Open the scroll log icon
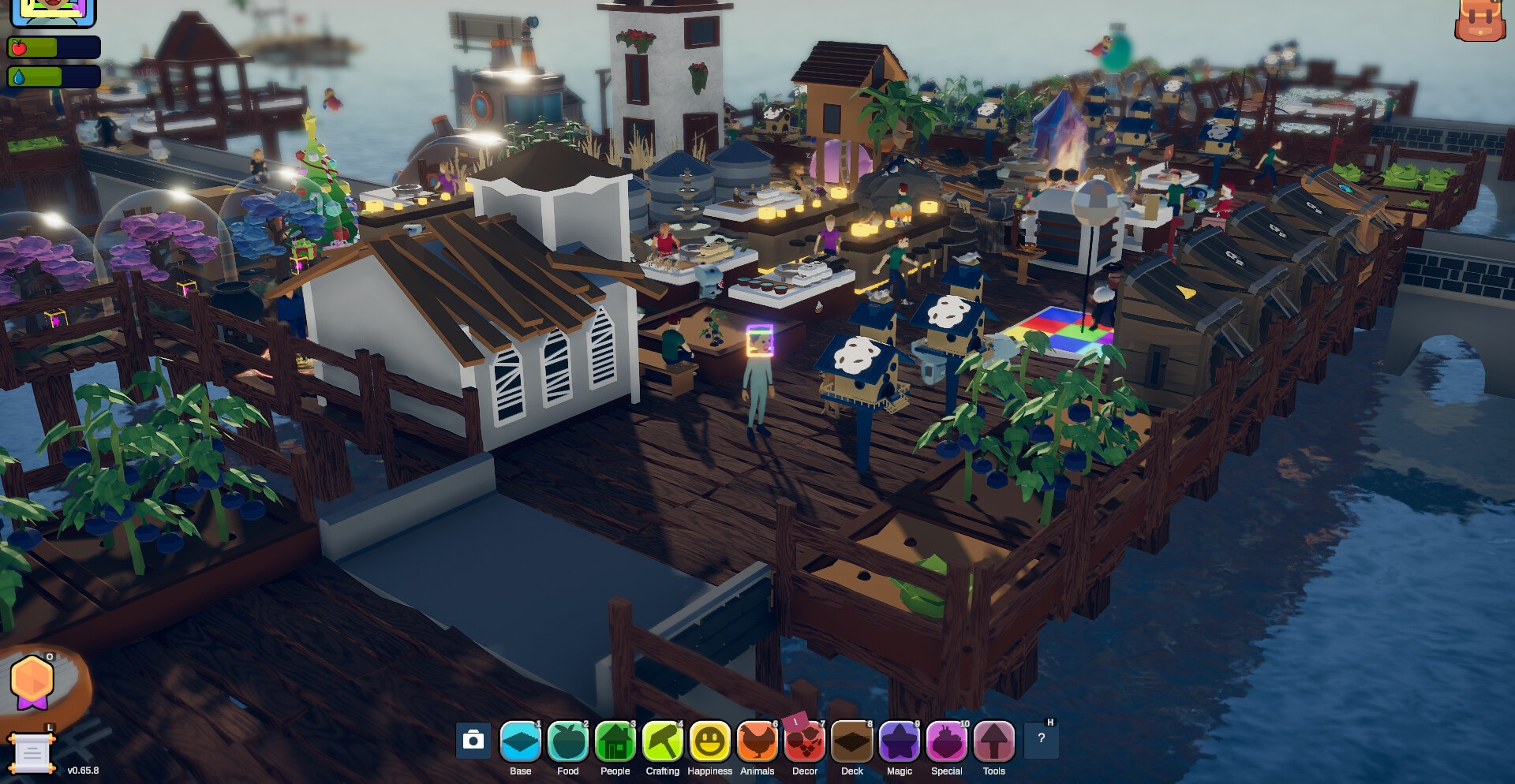 click(x=32, y=753)
